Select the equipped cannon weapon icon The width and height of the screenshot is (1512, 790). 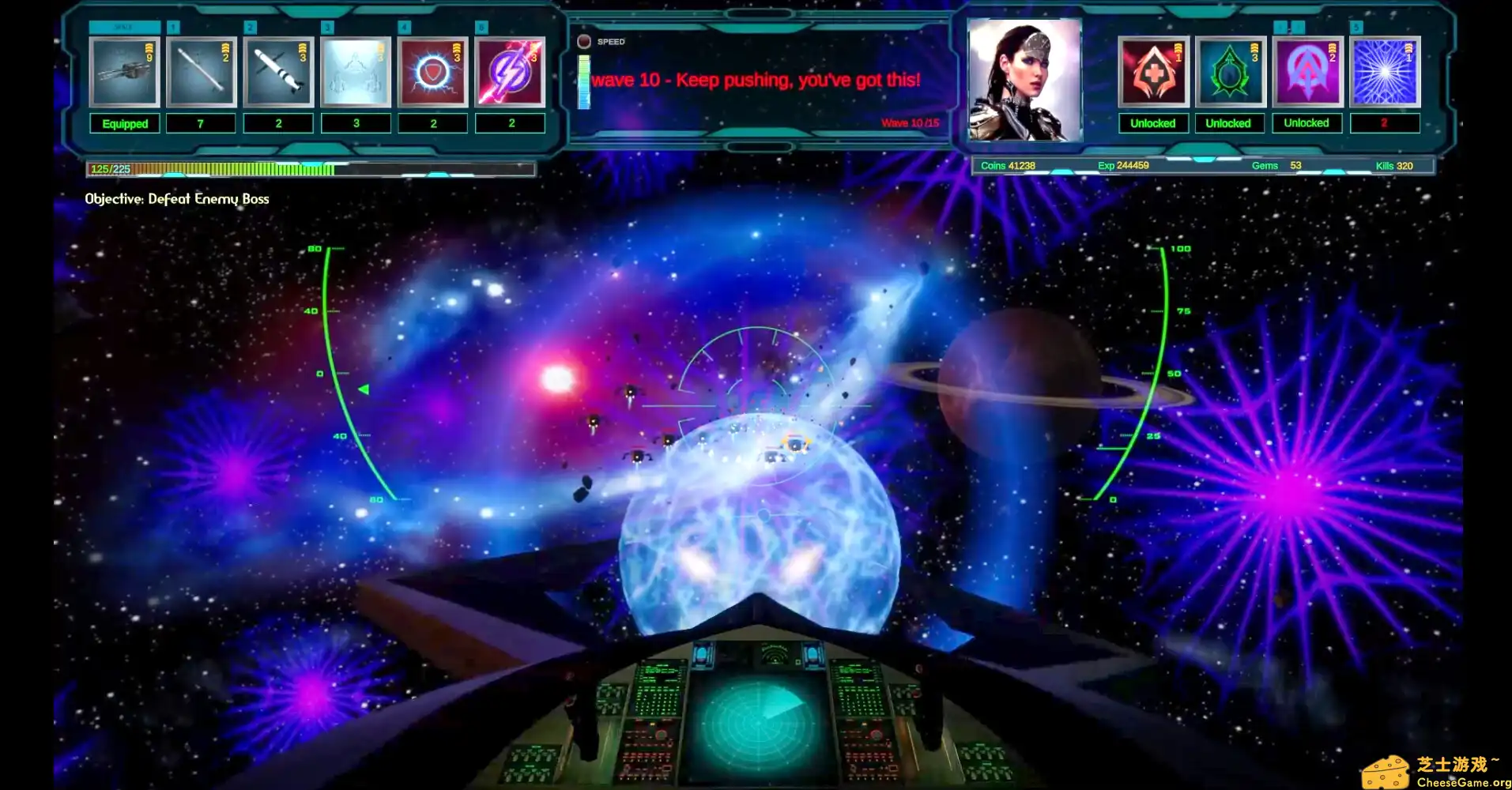[124, 72]
